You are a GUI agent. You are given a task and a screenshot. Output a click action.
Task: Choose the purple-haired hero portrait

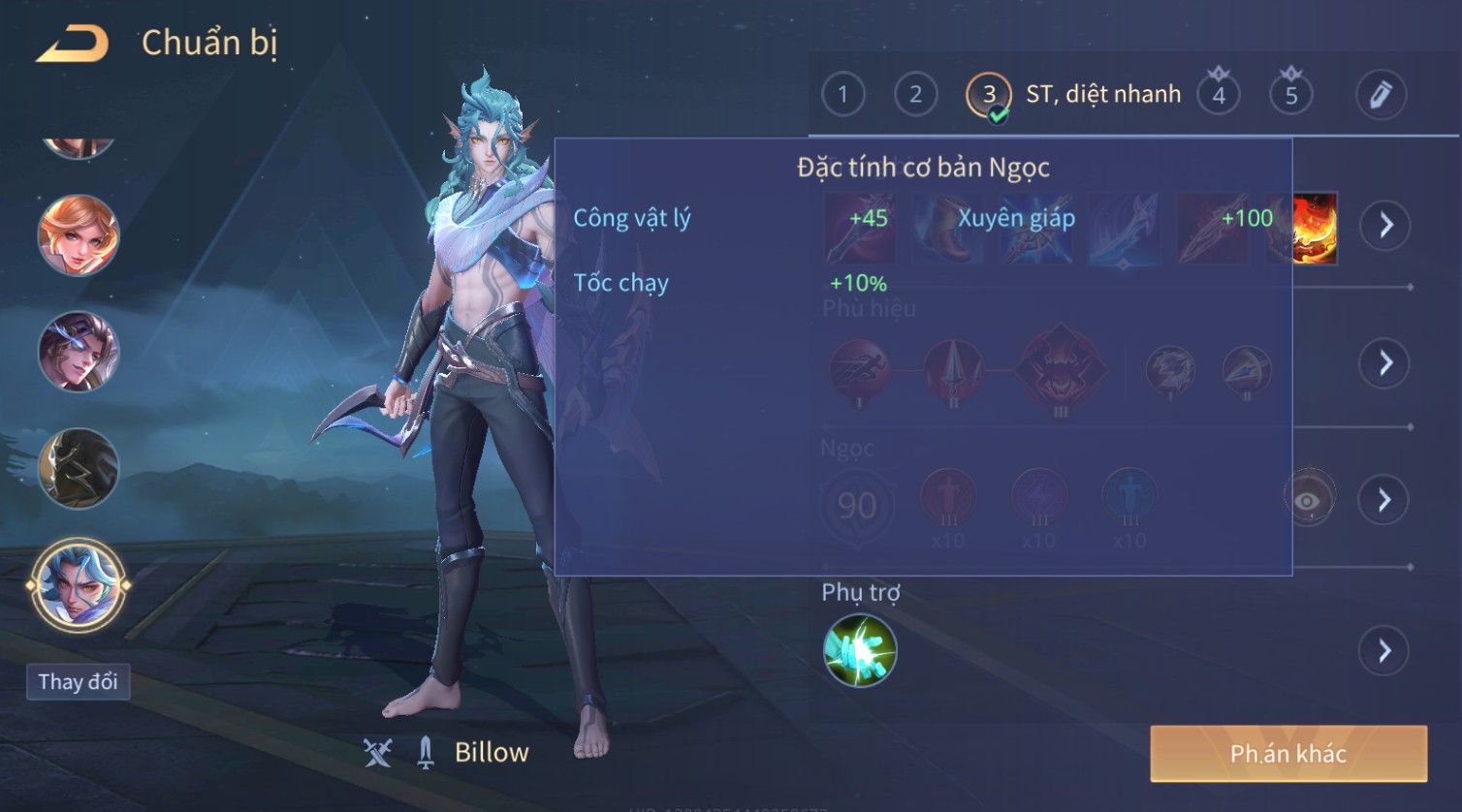[x=78, y=352]
